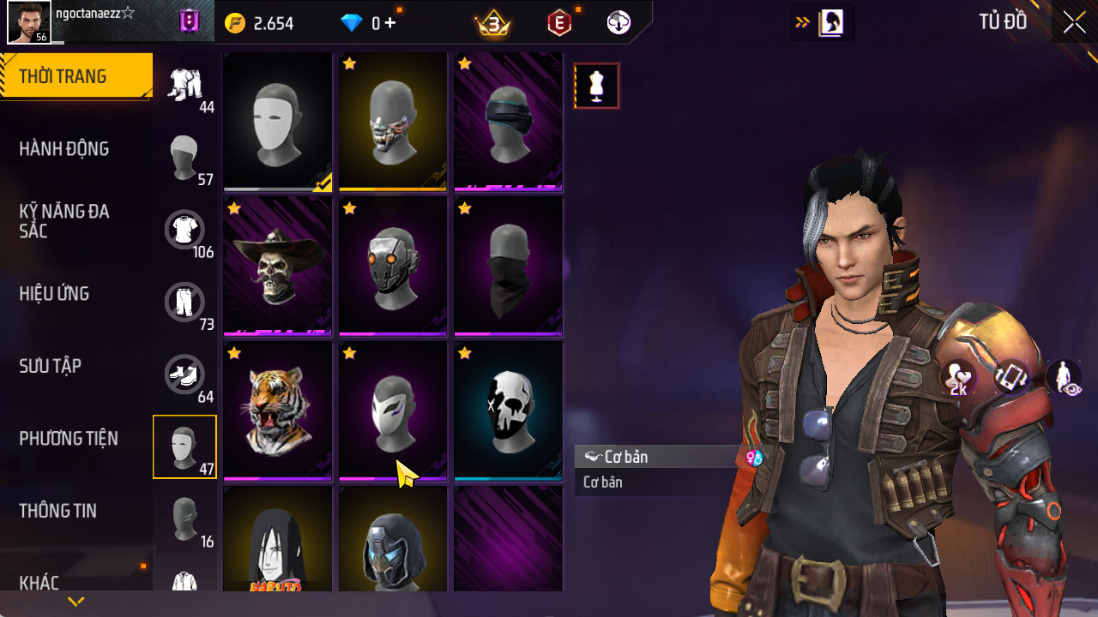This screenshot has height=617, width=1098.
Task: Close the wardrobe with the X button
Action: pyautogui.click(x=1074, y=23)
